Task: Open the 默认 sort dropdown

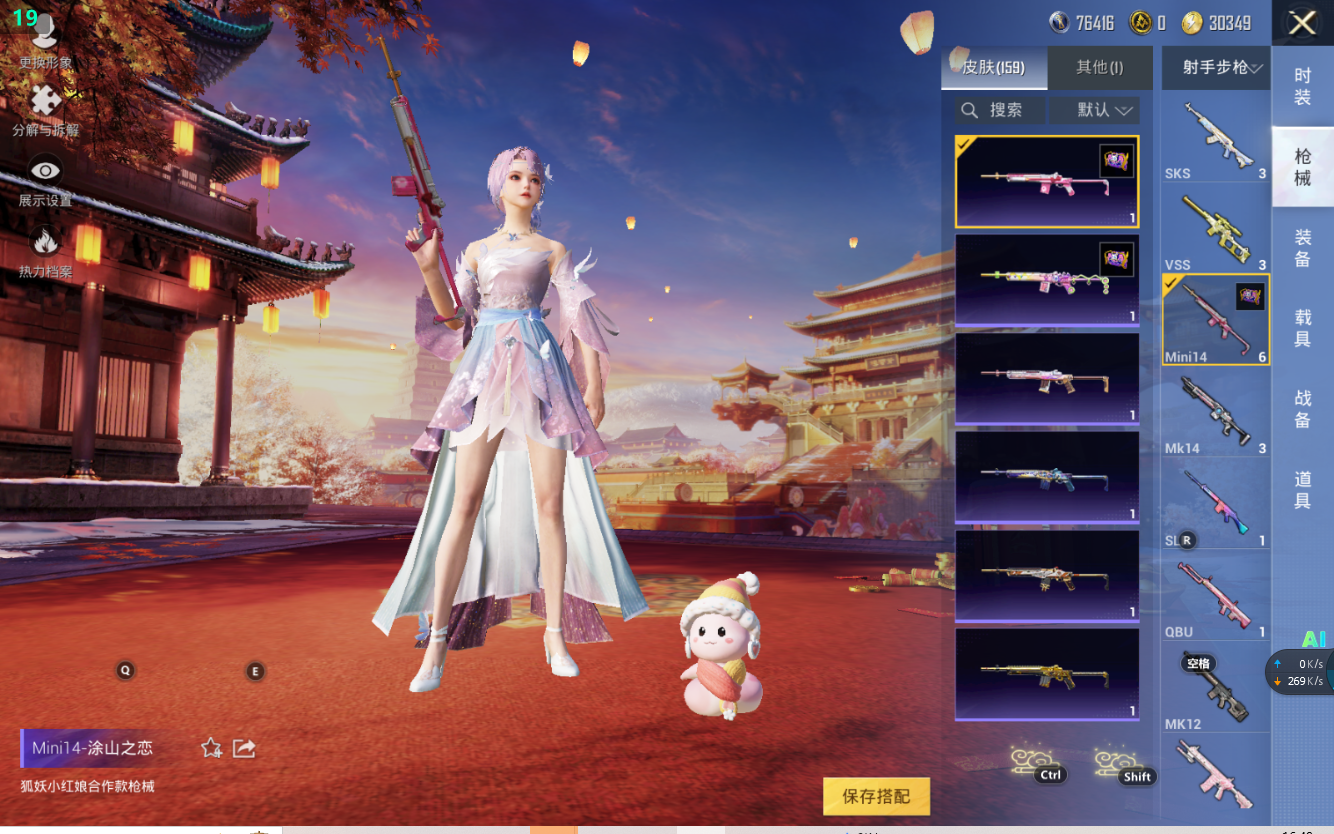Action: 1105,110
